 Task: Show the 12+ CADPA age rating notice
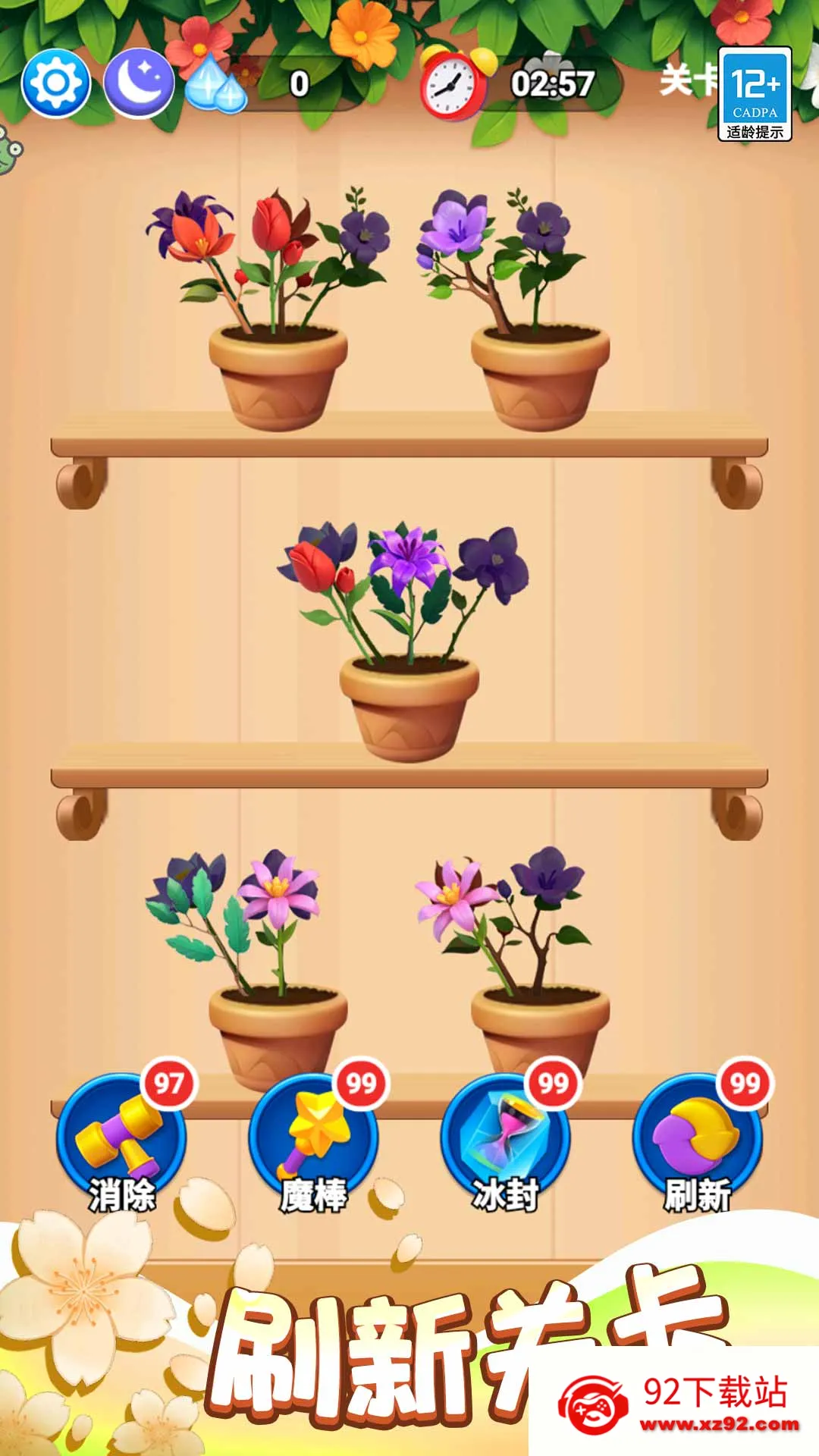tap(755, 94)
